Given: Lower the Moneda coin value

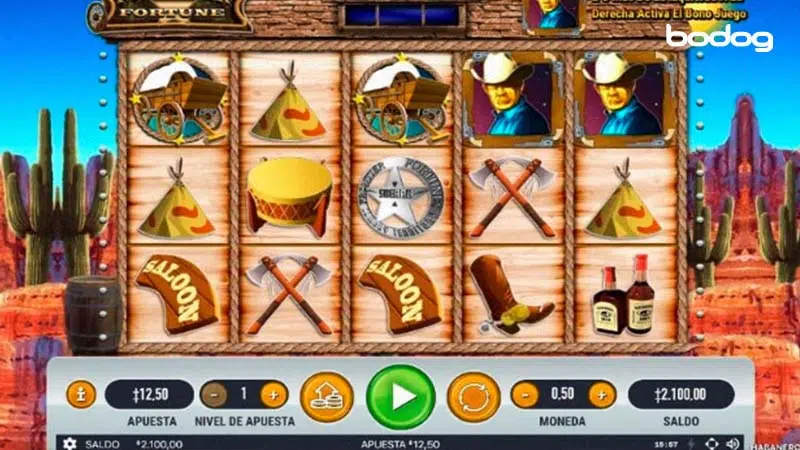Looking at the screenshot, I should (x=524, y=394).
